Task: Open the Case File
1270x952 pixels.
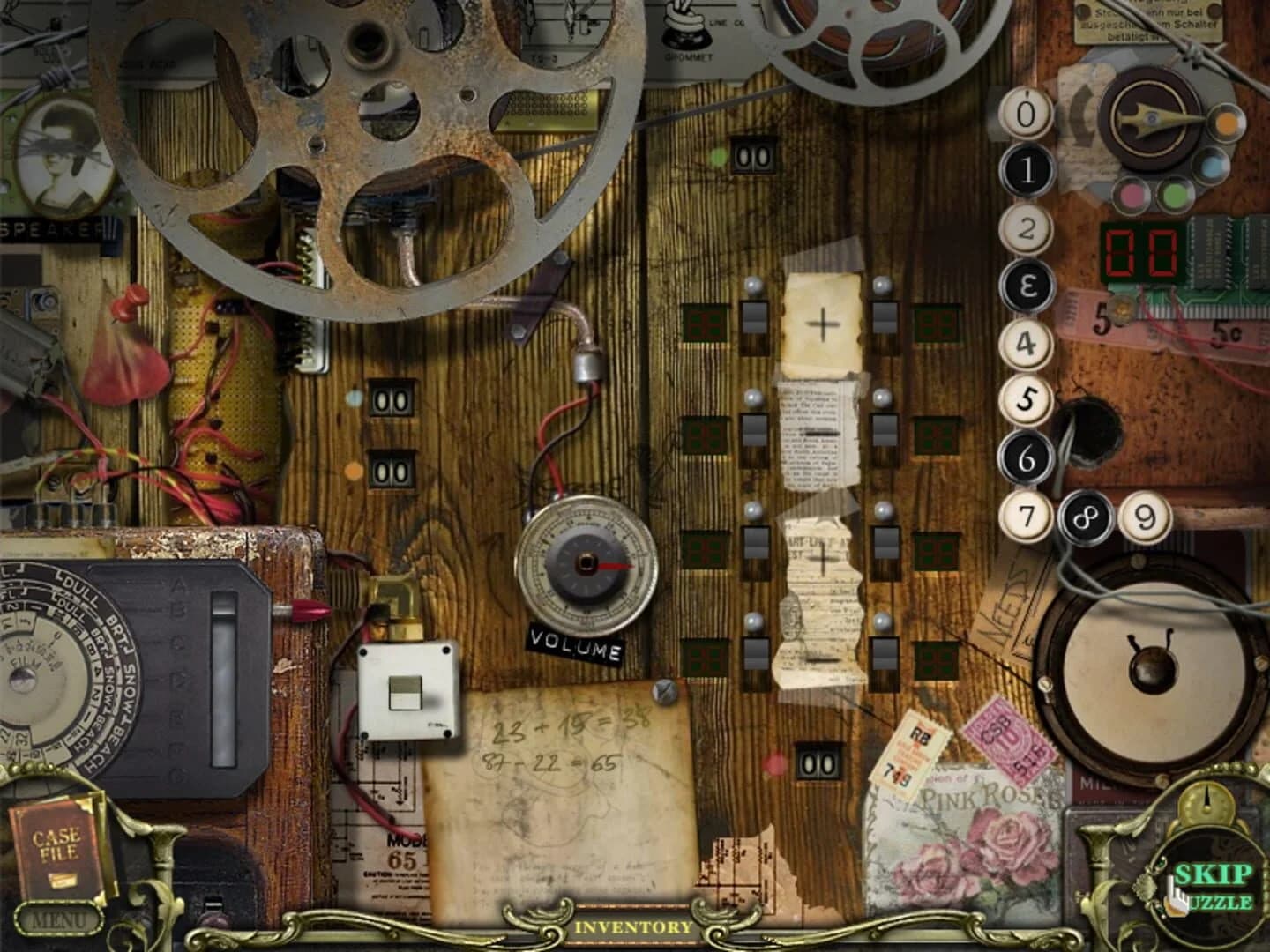Action: (56, 852)
